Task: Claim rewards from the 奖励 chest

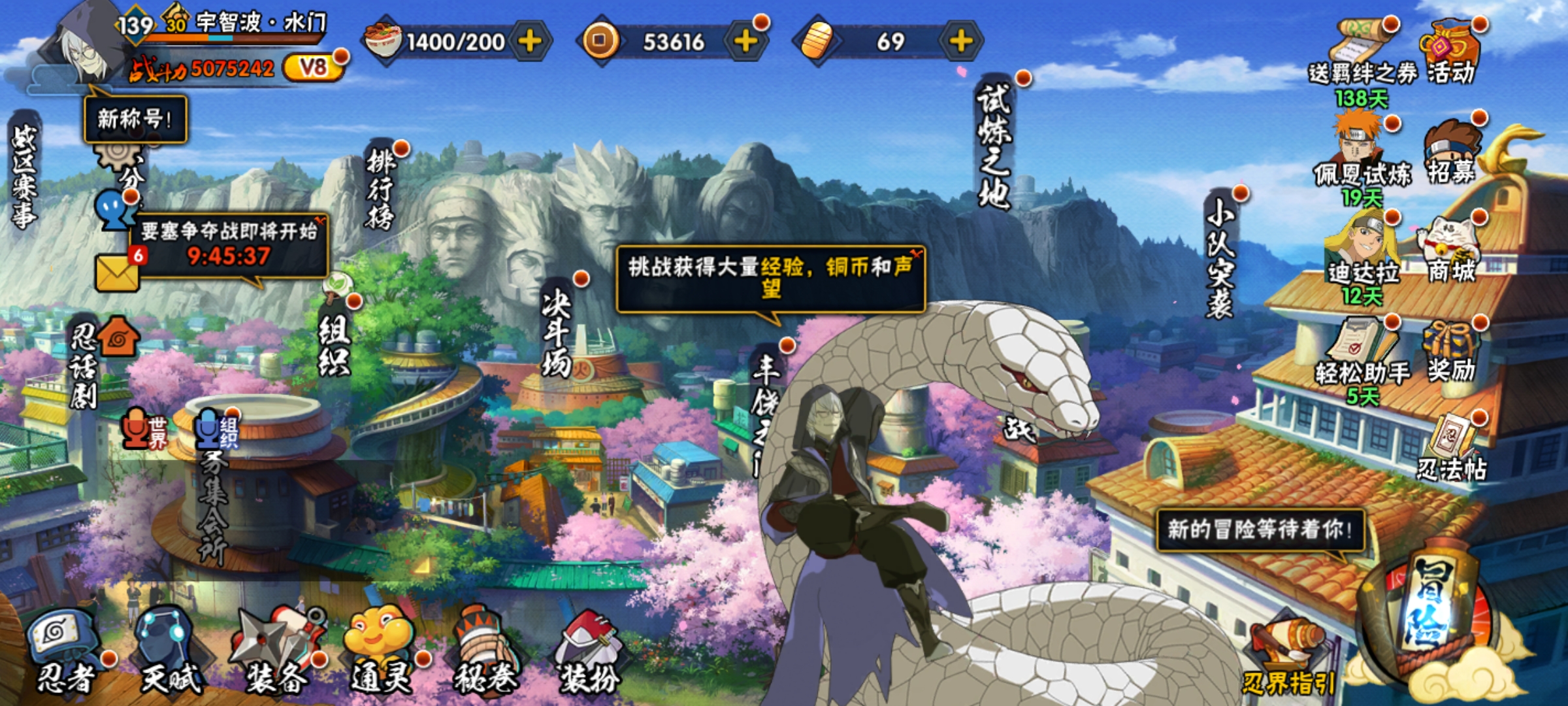Action: pos(1450,353)
